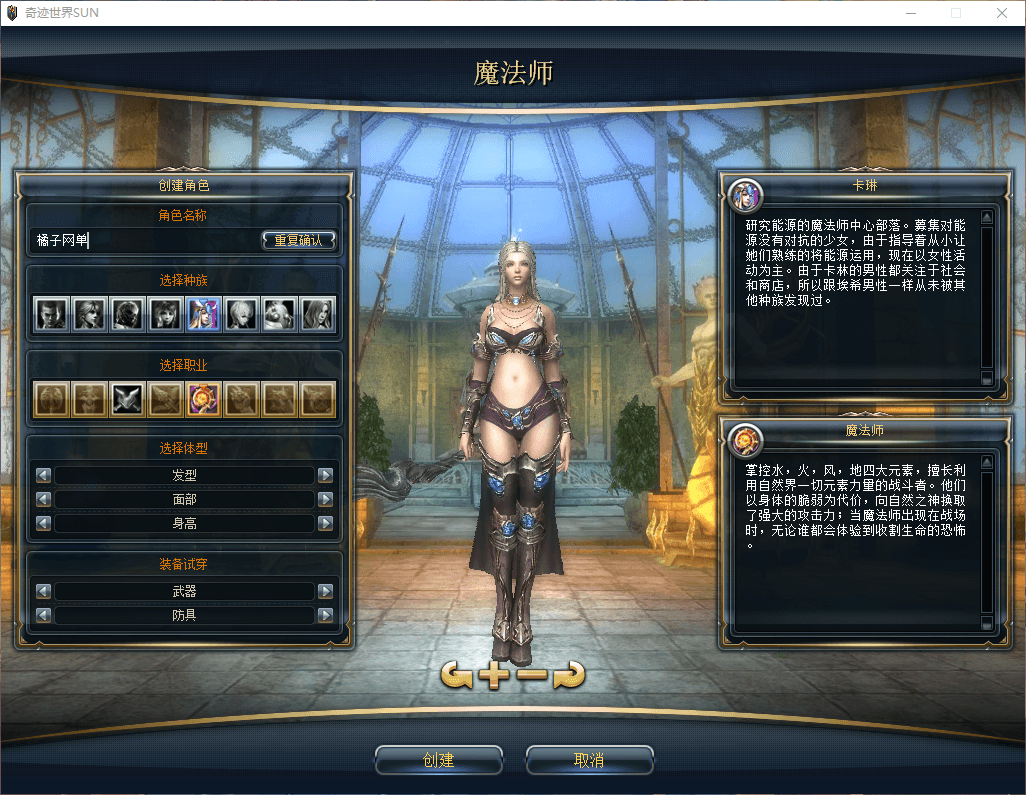Select the crossed swords class icon

point(127,399)
